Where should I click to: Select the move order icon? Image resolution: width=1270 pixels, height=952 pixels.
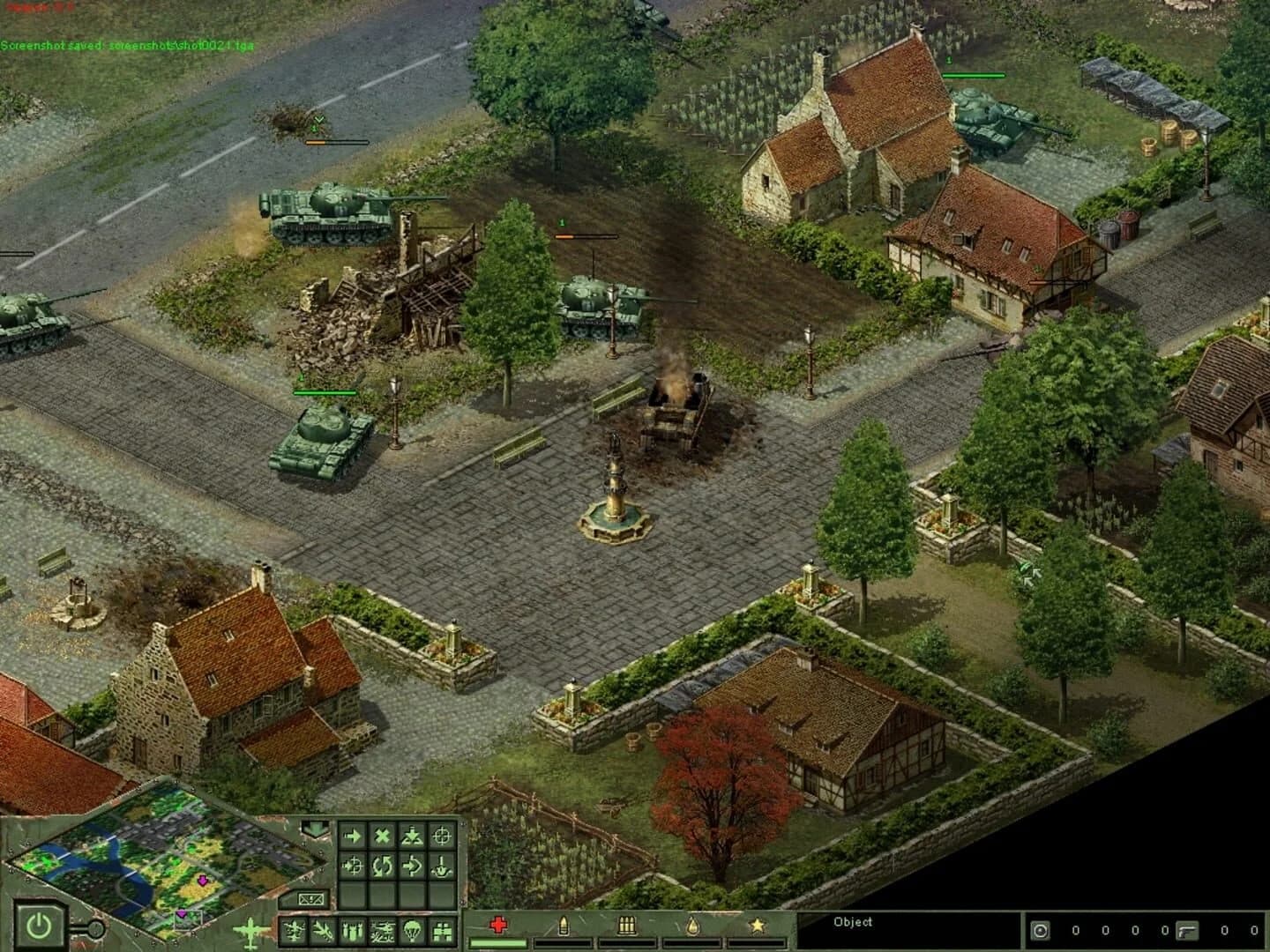pos(353,835)
